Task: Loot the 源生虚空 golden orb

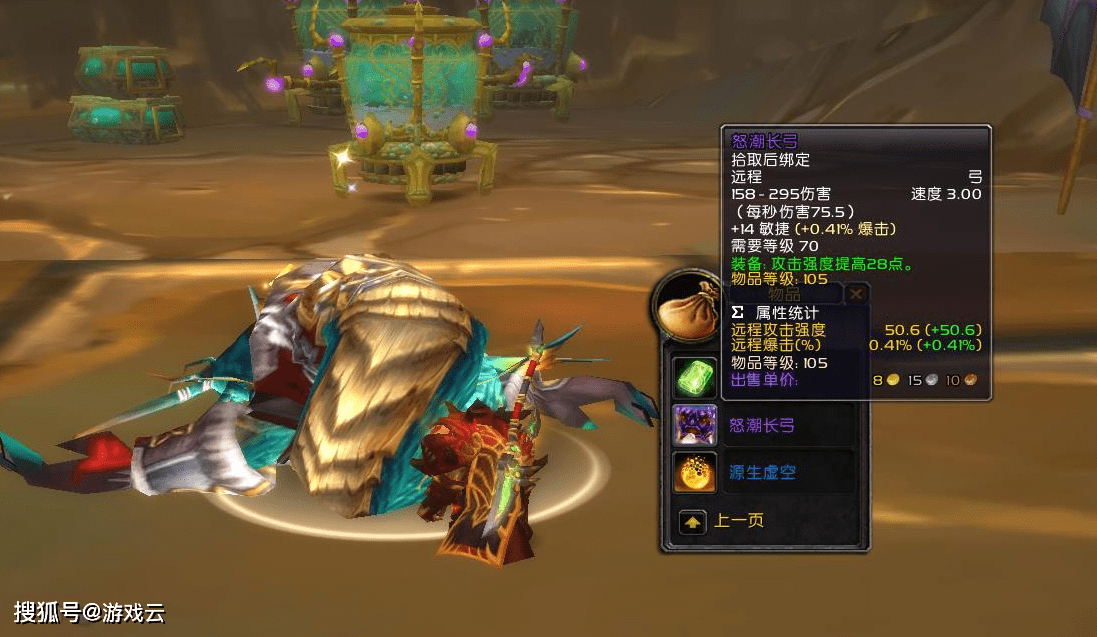Action: (694, 472)
